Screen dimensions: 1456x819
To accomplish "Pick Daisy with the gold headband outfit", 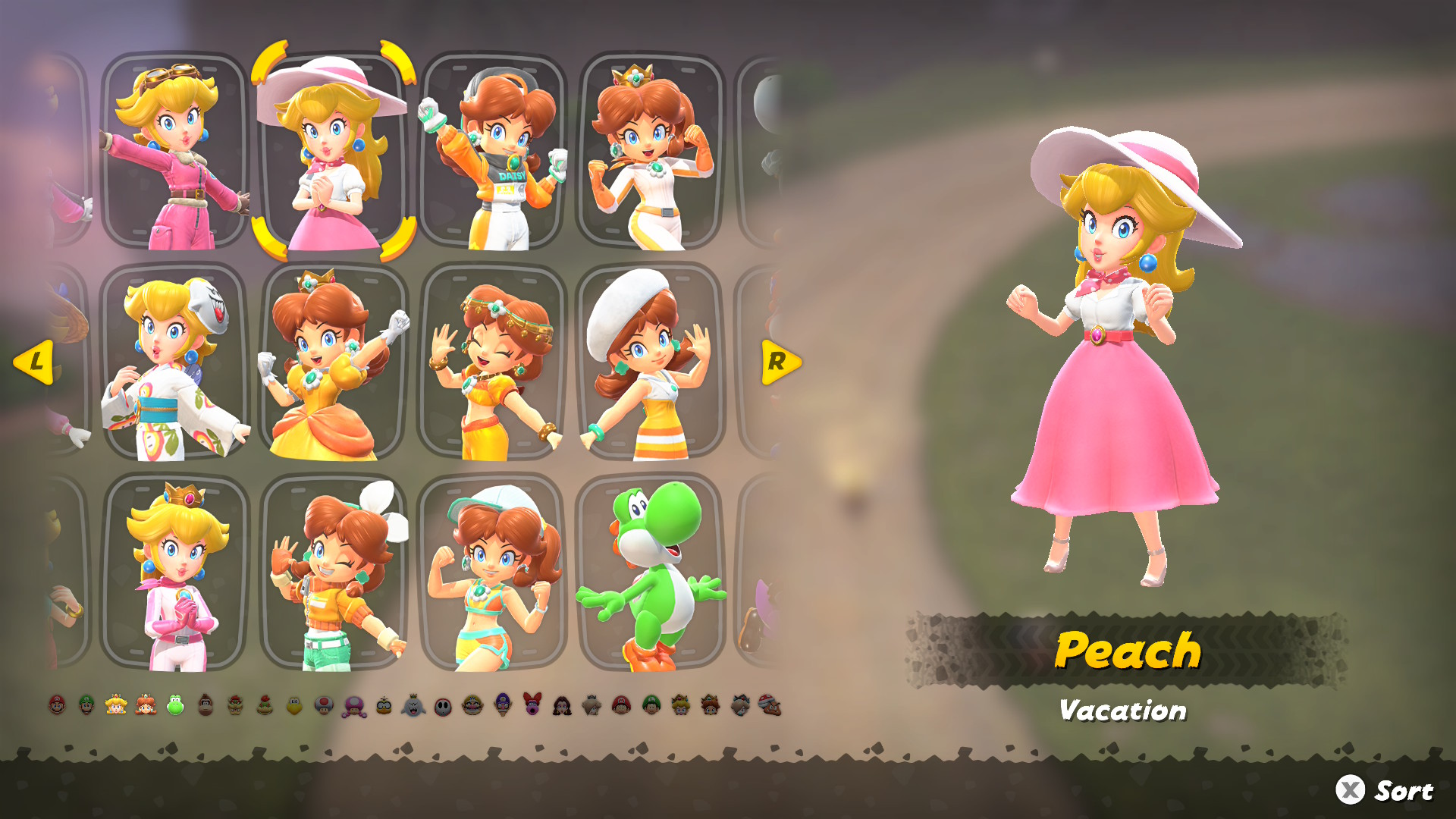I will click(x=493, y=362).
